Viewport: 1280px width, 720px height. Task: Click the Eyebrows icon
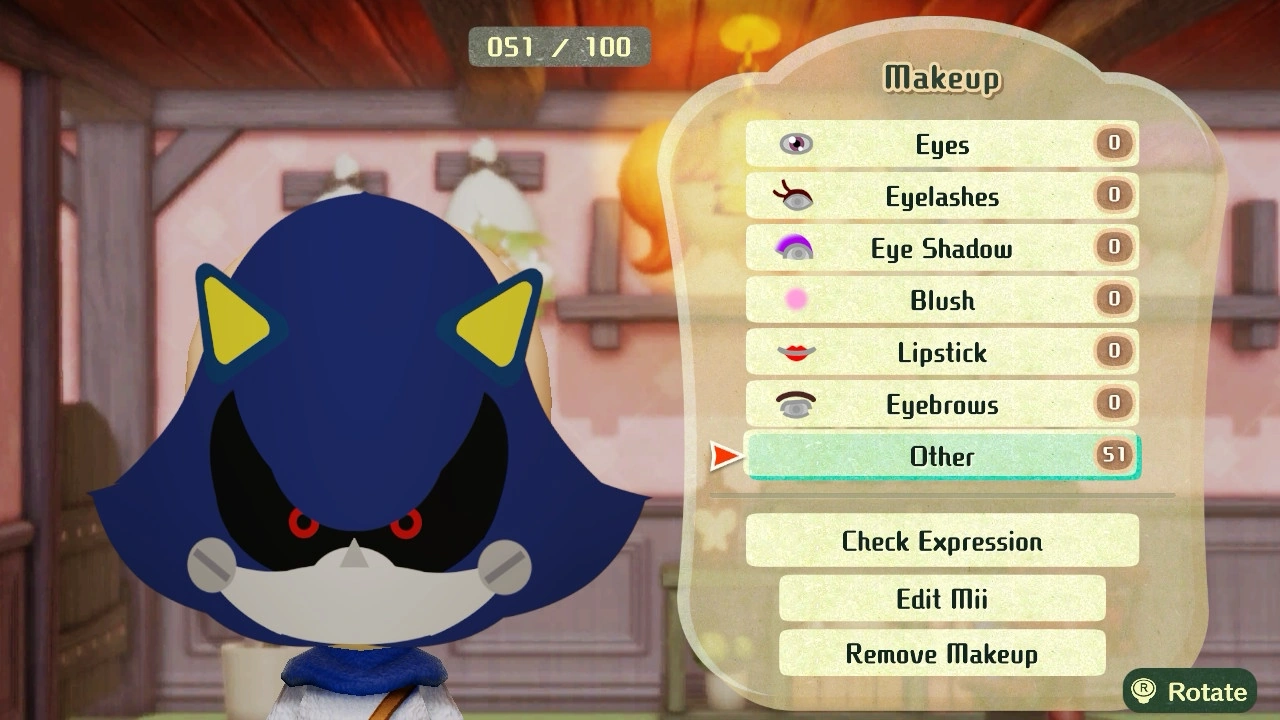click(x=795, y=404)
